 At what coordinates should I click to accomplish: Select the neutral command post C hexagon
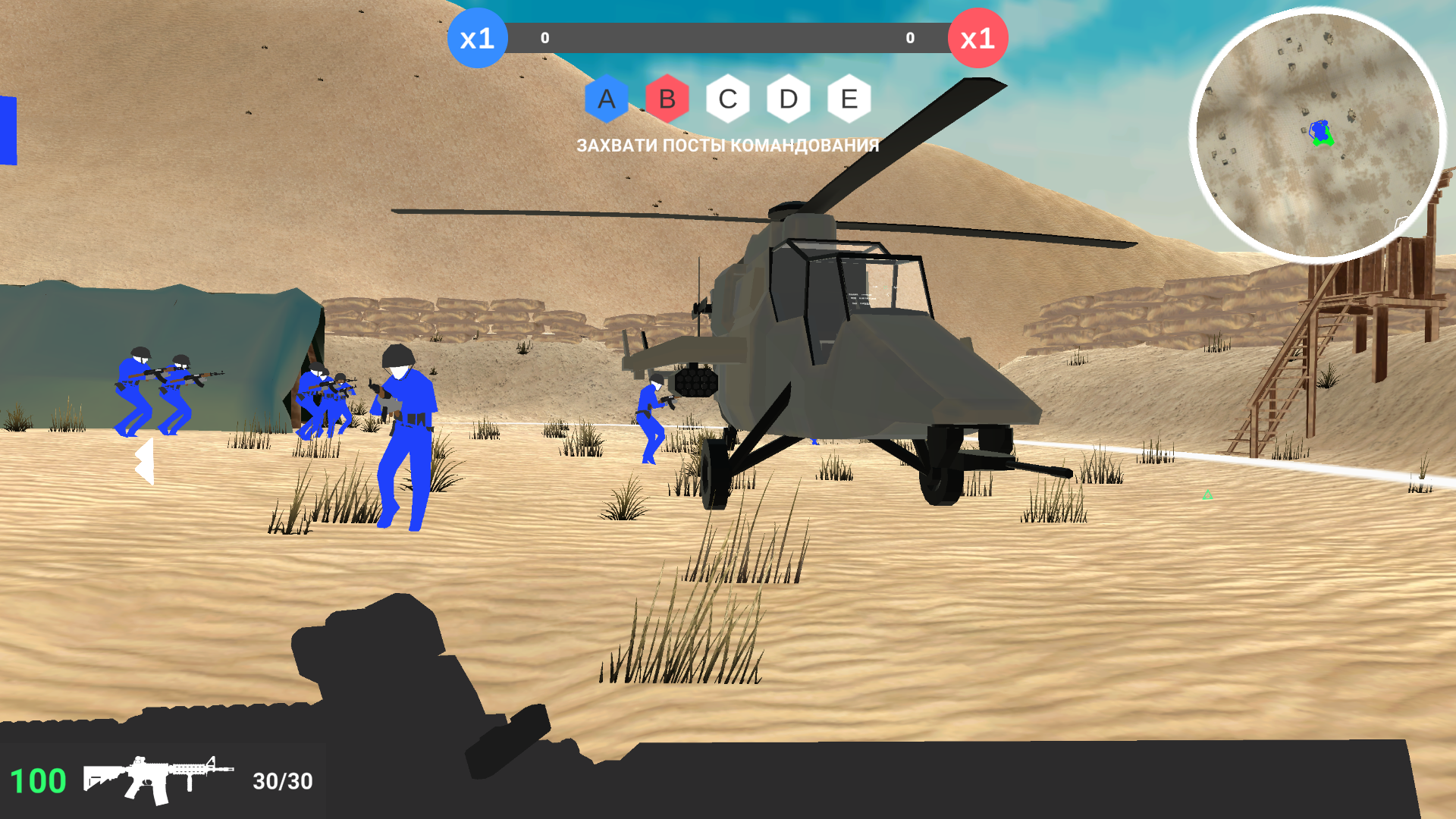pos(727,99)
